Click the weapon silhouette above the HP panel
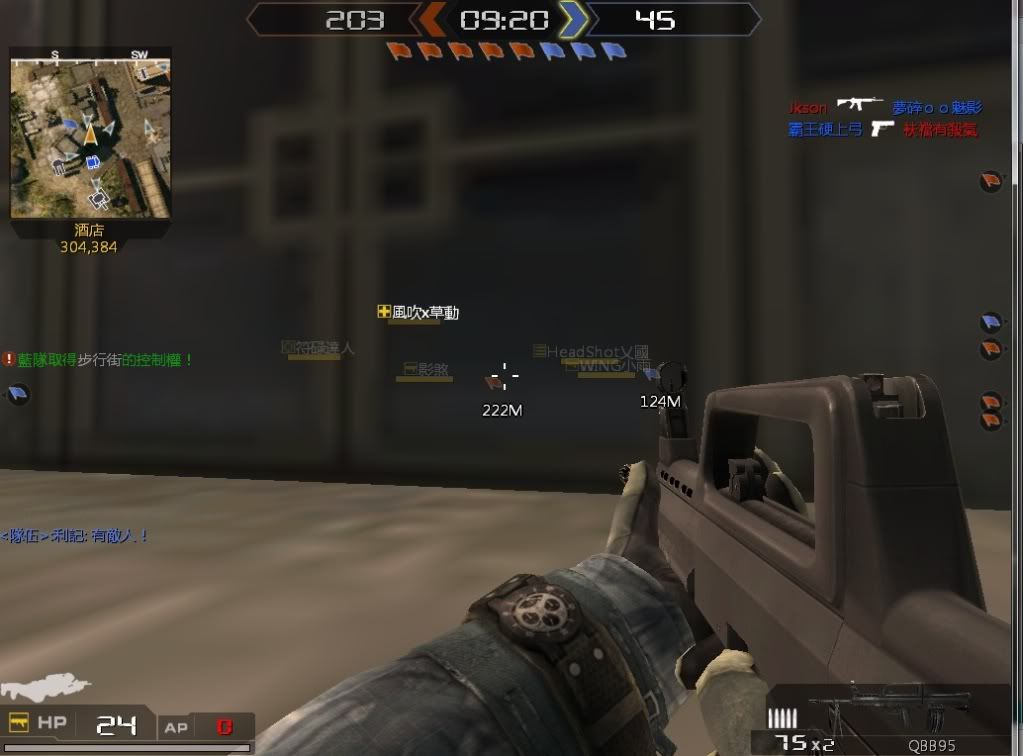Screen dimensions: 1023x756 coord(45,690)
